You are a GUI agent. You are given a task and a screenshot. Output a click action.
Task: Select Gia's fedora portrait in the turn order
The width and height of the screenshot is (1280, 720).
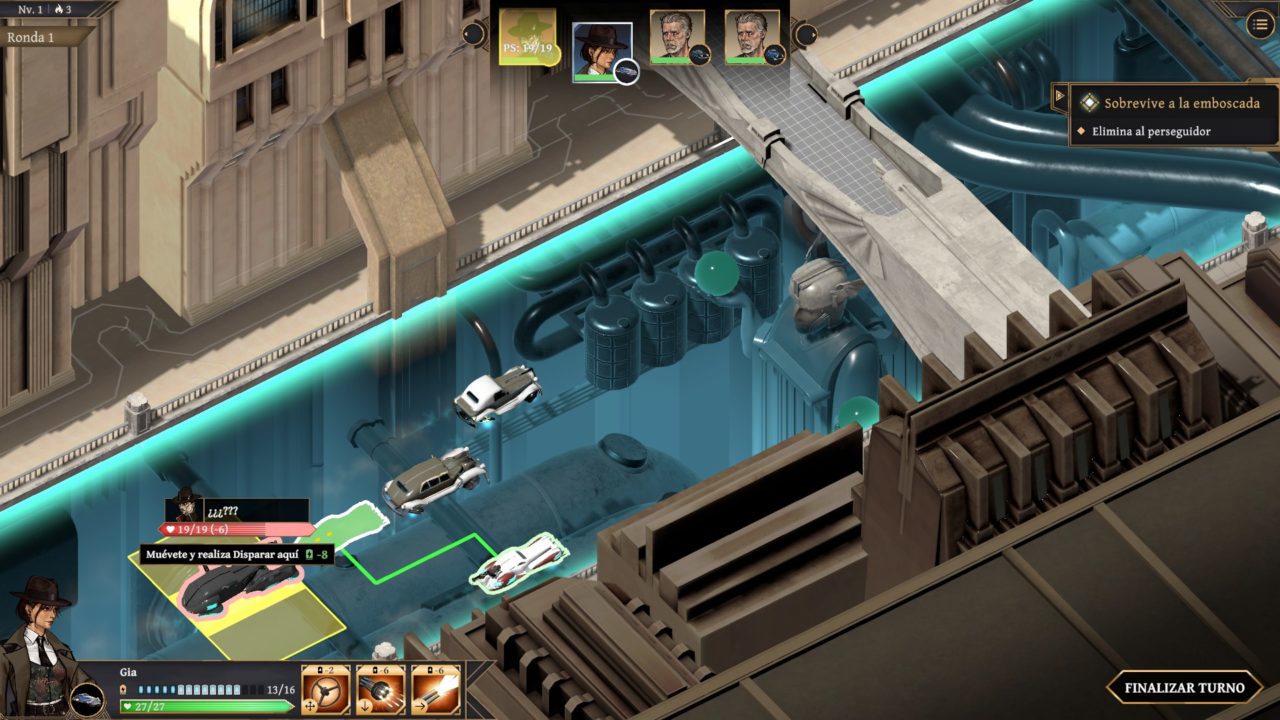coord(601,50)
